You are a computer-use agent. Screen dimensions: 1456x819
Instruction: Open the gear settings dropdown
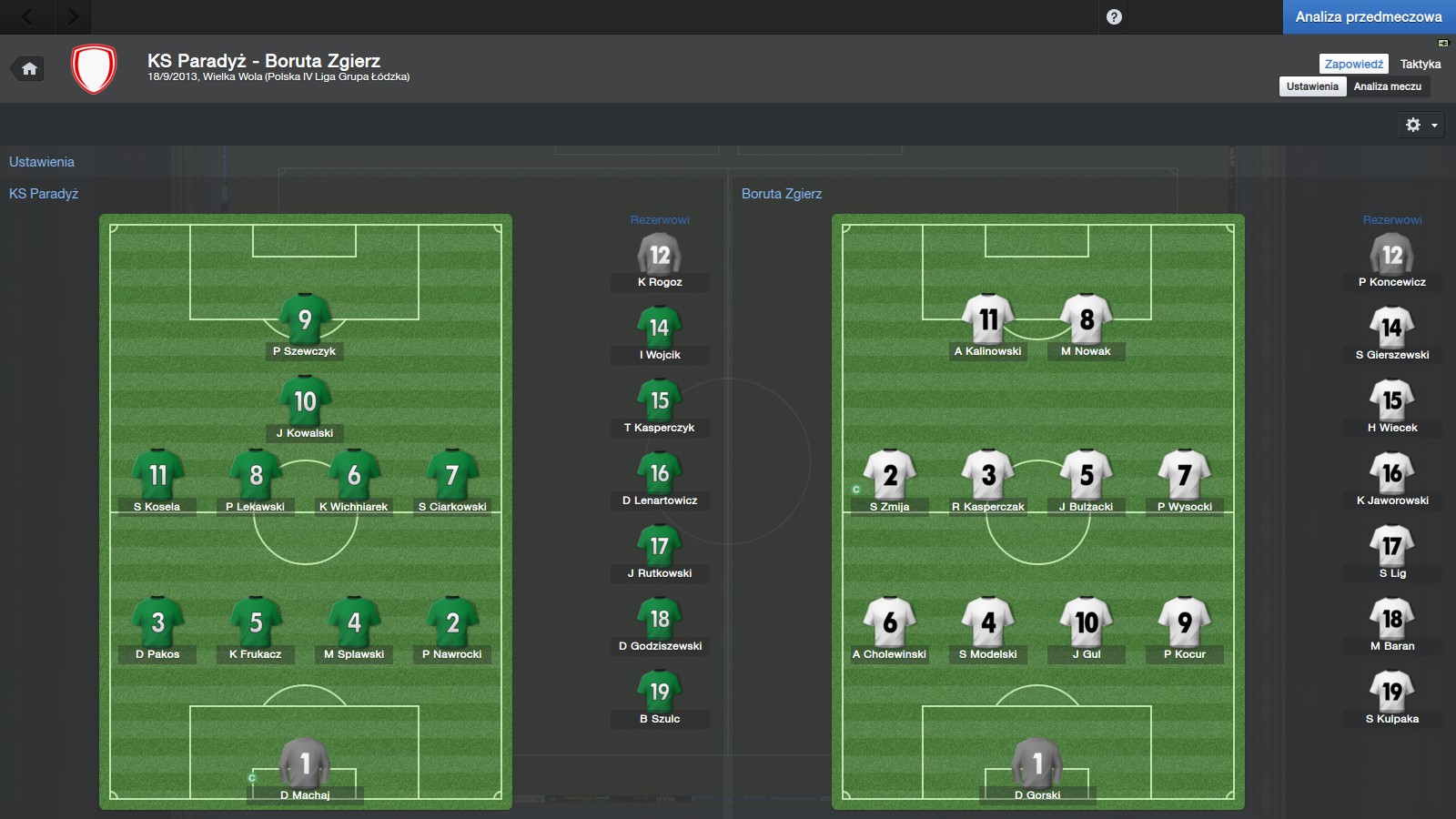[x=1421, y=125]
